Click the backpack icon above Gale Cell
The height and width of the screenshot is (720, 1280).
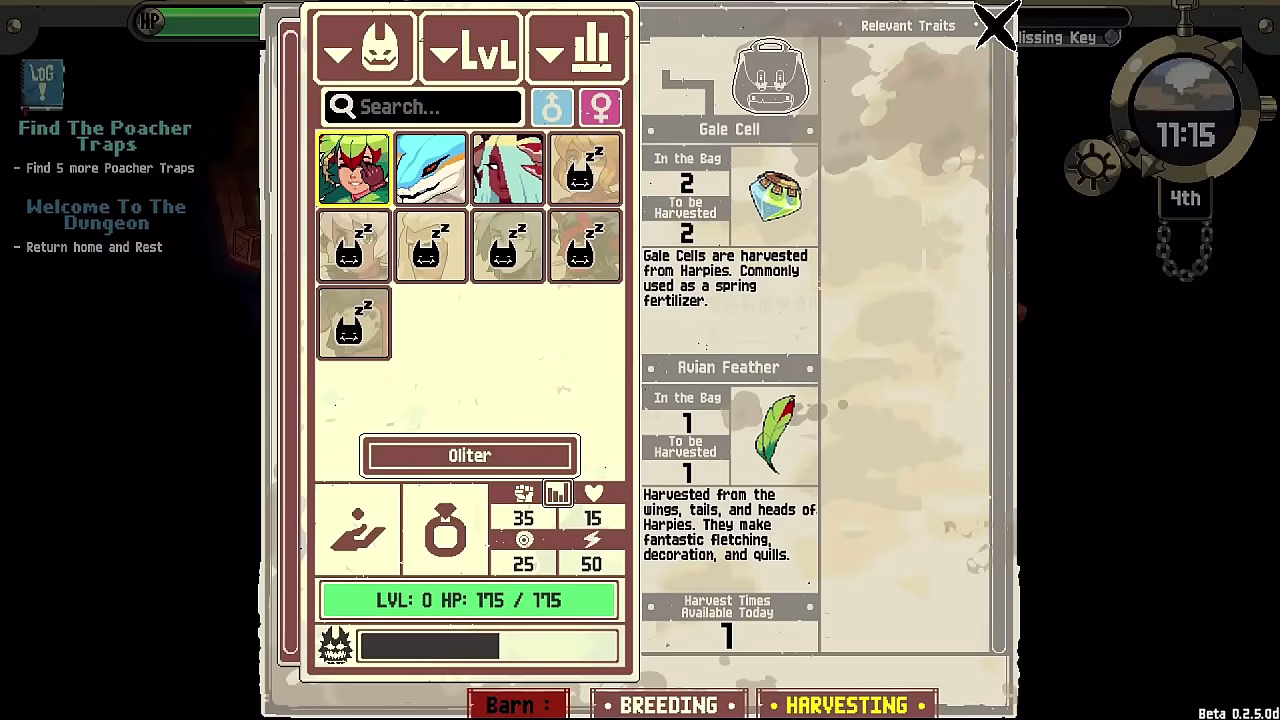point(769,76)
